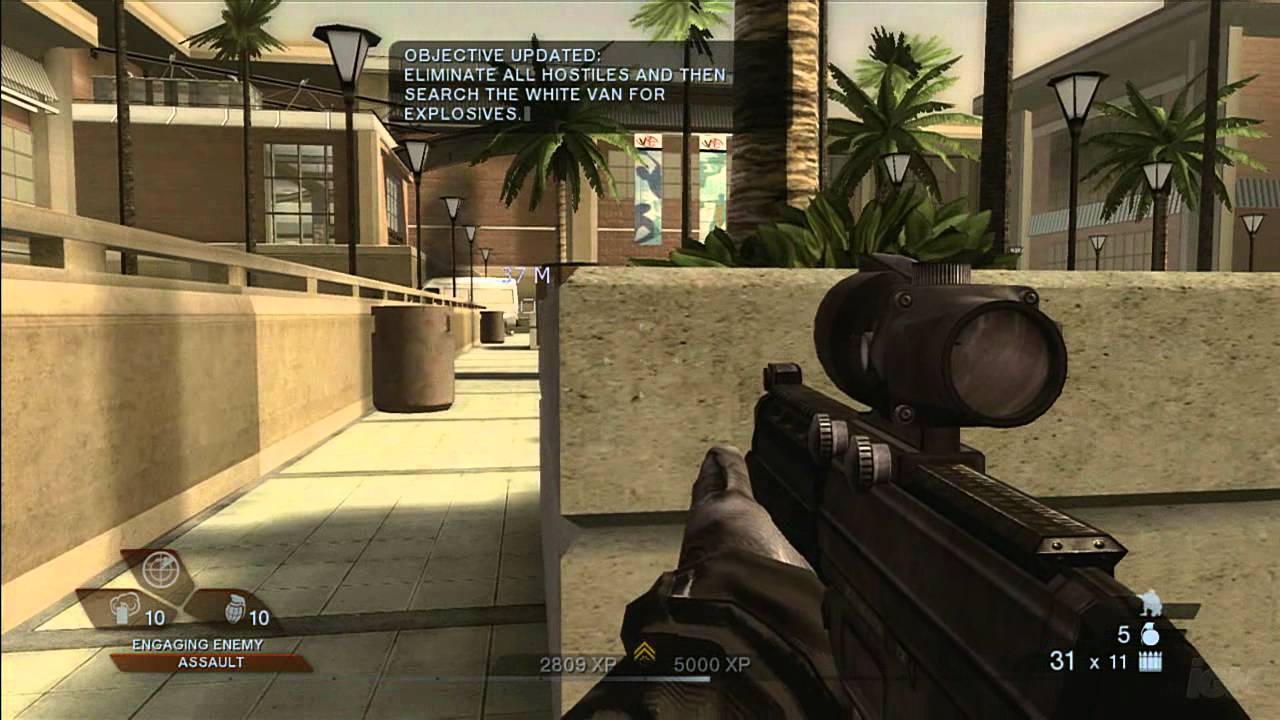This screenshot has height=720, width=1280.
Task: Expand the objective update message box
Action: [x=565, y=82]
